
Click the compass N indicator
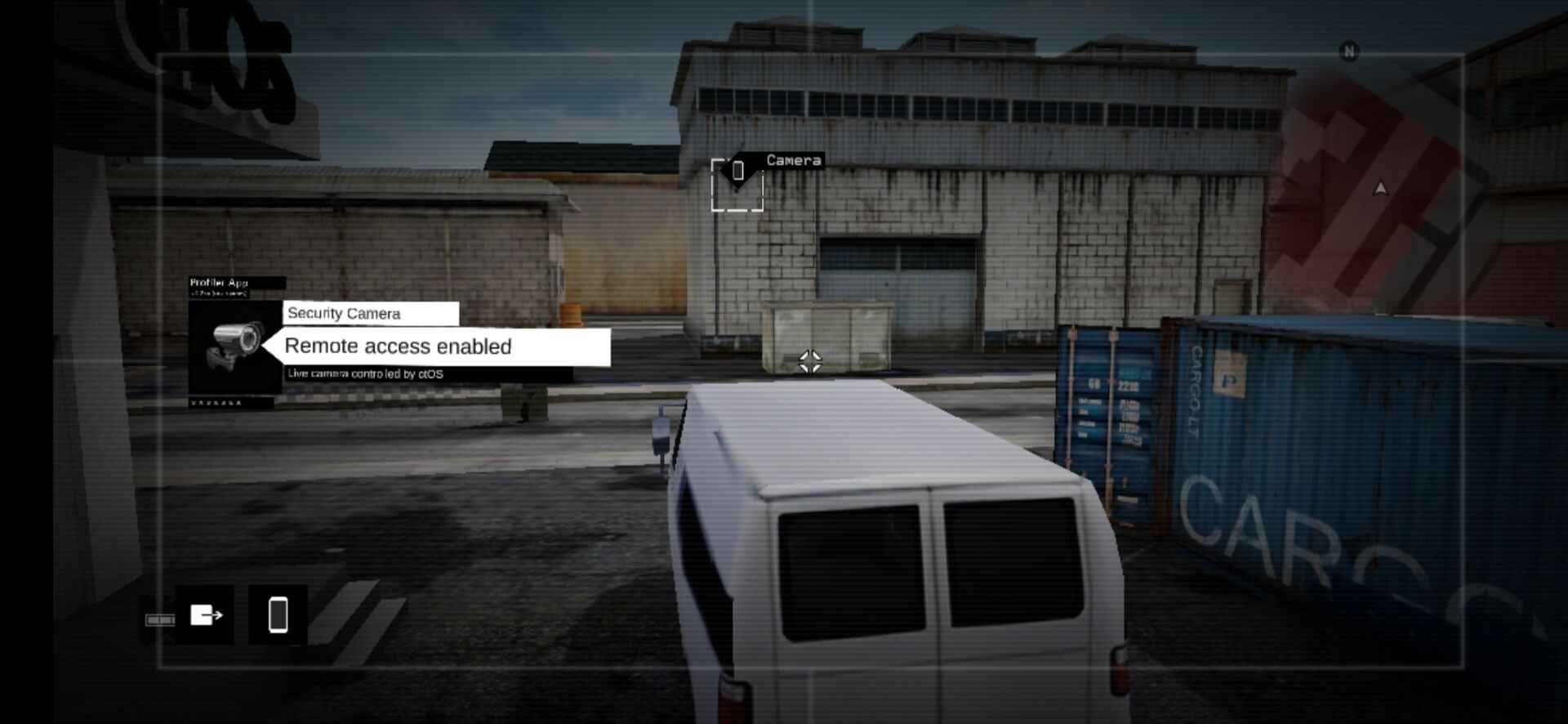tap(1349, 50)
